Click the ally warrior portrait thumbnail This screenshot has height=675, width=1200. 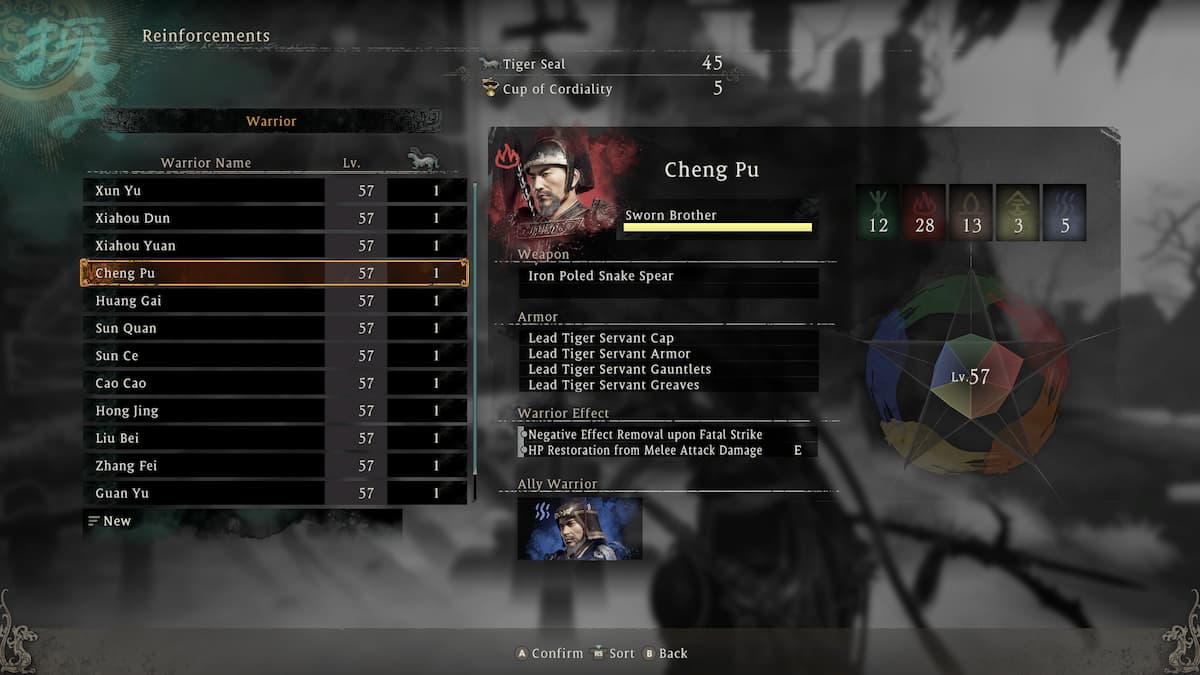(x=580, y=528)
